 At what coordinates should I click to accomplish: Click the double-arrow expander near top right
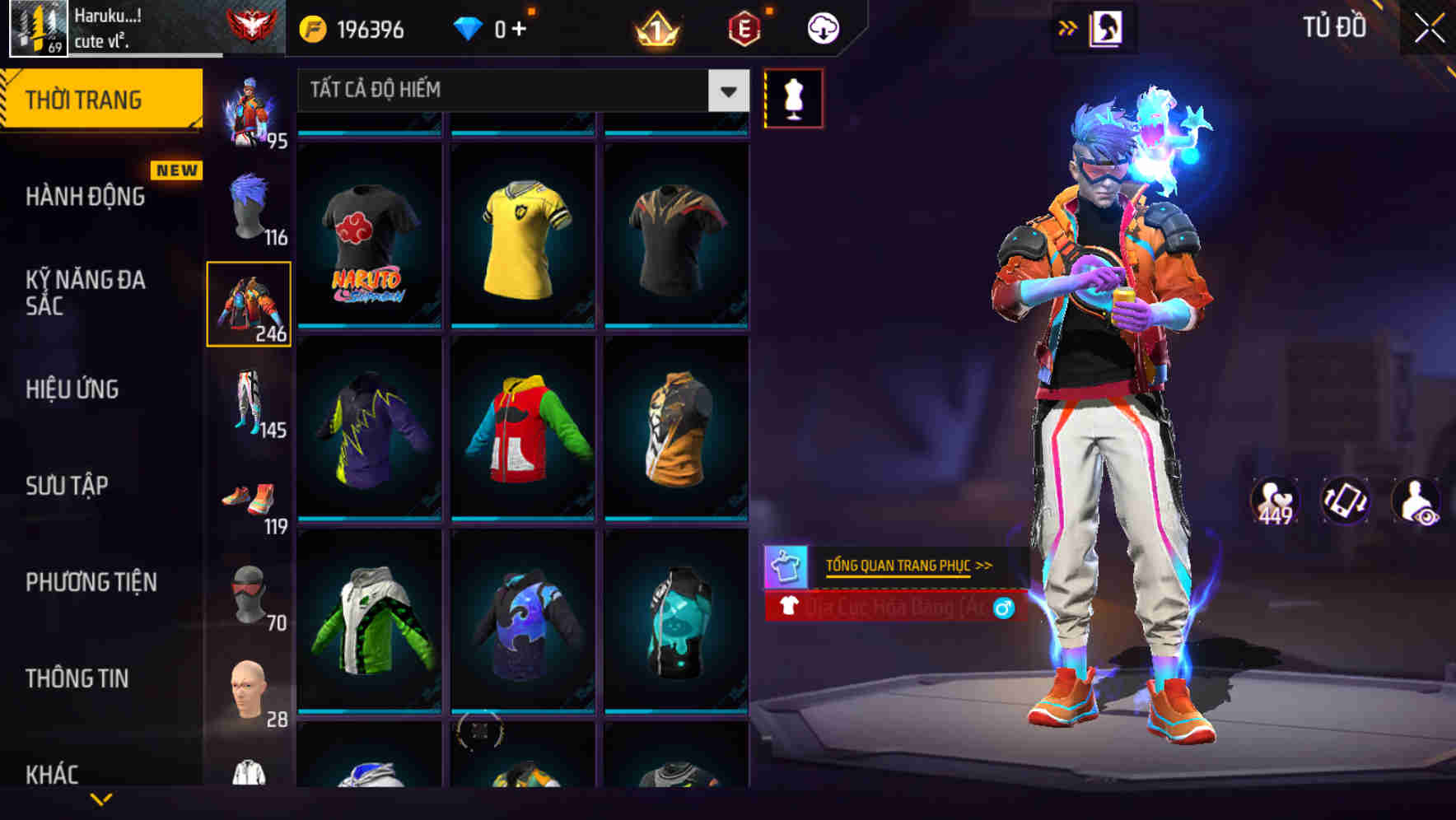click(x=1067, y=26)
